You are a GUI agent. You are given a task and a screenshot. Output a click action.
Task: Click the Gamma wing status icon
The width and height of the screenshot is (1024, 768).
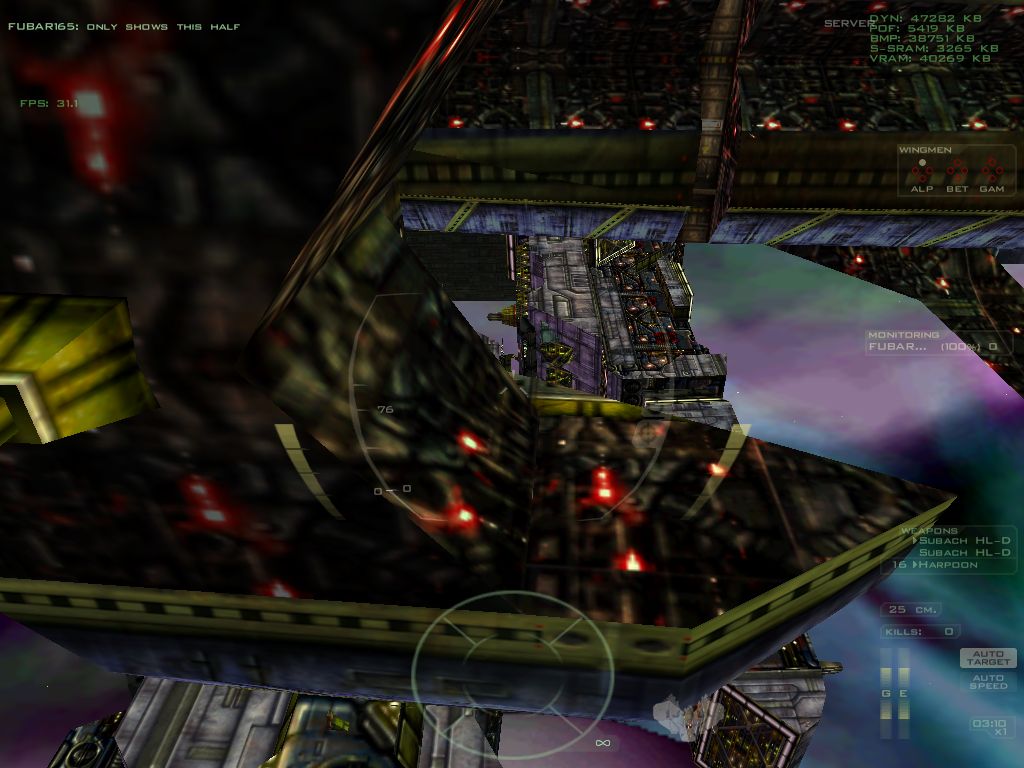[992, 172]
